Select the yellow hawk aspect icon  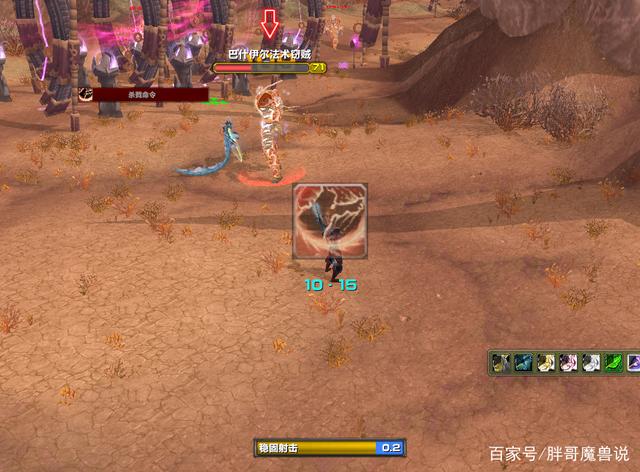click(501, 362)
